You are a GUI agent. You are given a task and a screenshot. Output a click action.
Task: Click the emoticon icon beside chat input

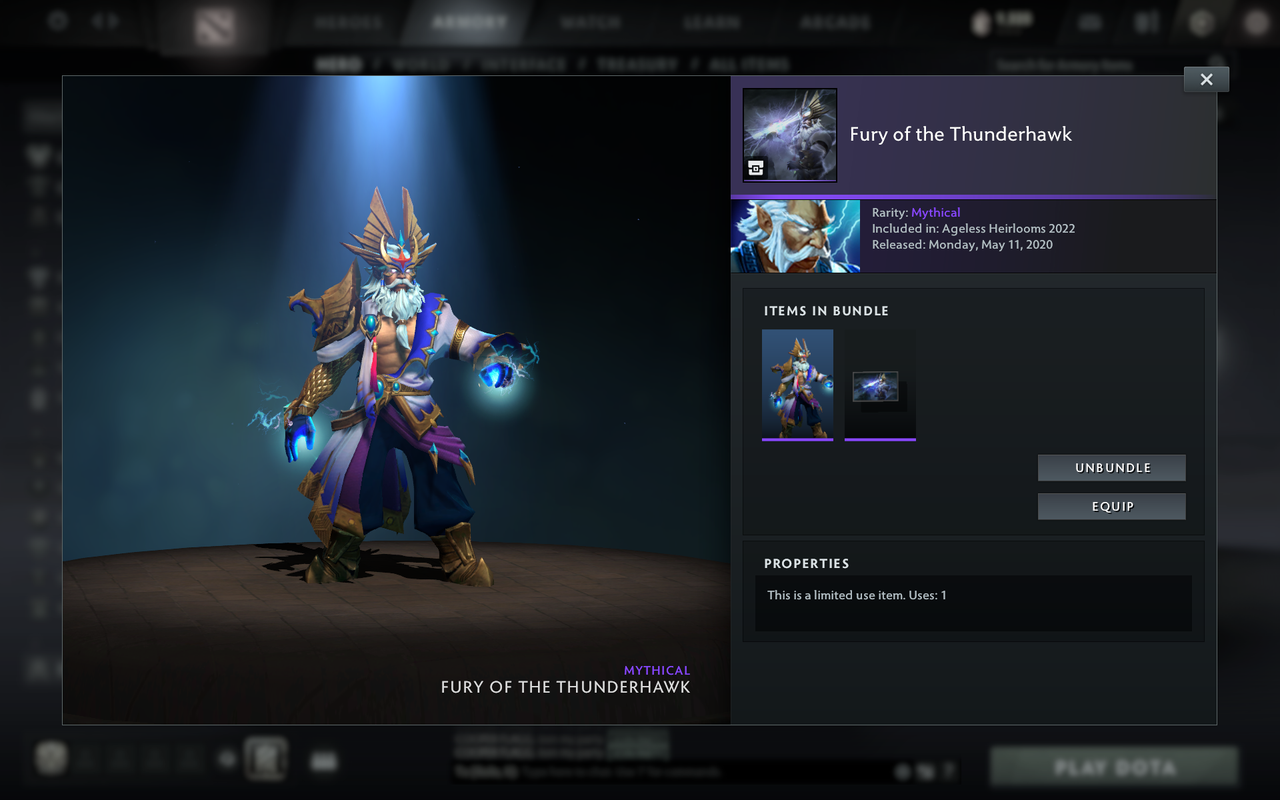(x=902, y=771)
